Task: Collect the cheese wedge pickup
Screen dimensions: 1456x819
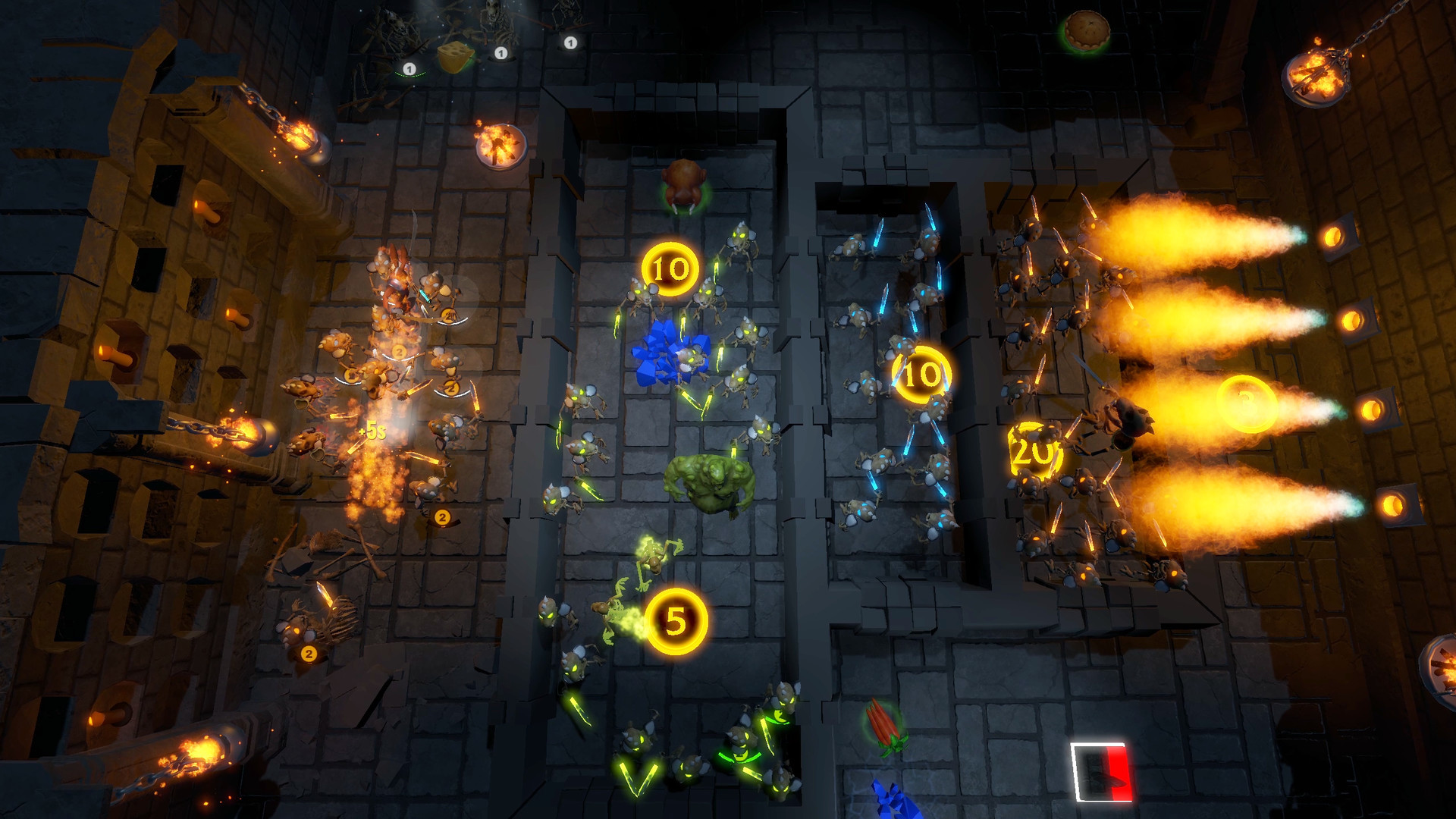Action: (x=456, y=55)
